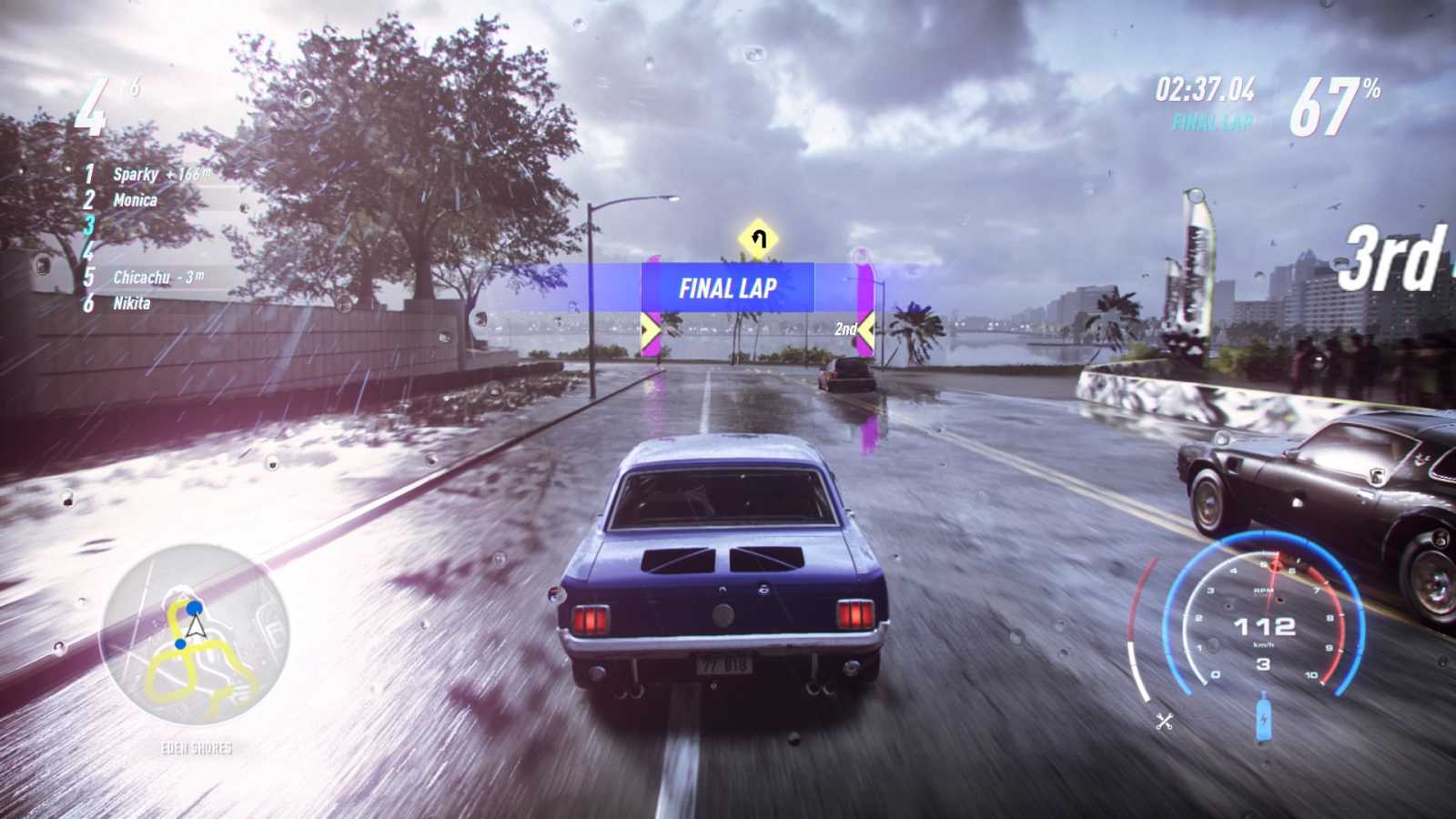Expand the FINAL LAP banner
The image size is (1456, 819).
click(727, 288)
